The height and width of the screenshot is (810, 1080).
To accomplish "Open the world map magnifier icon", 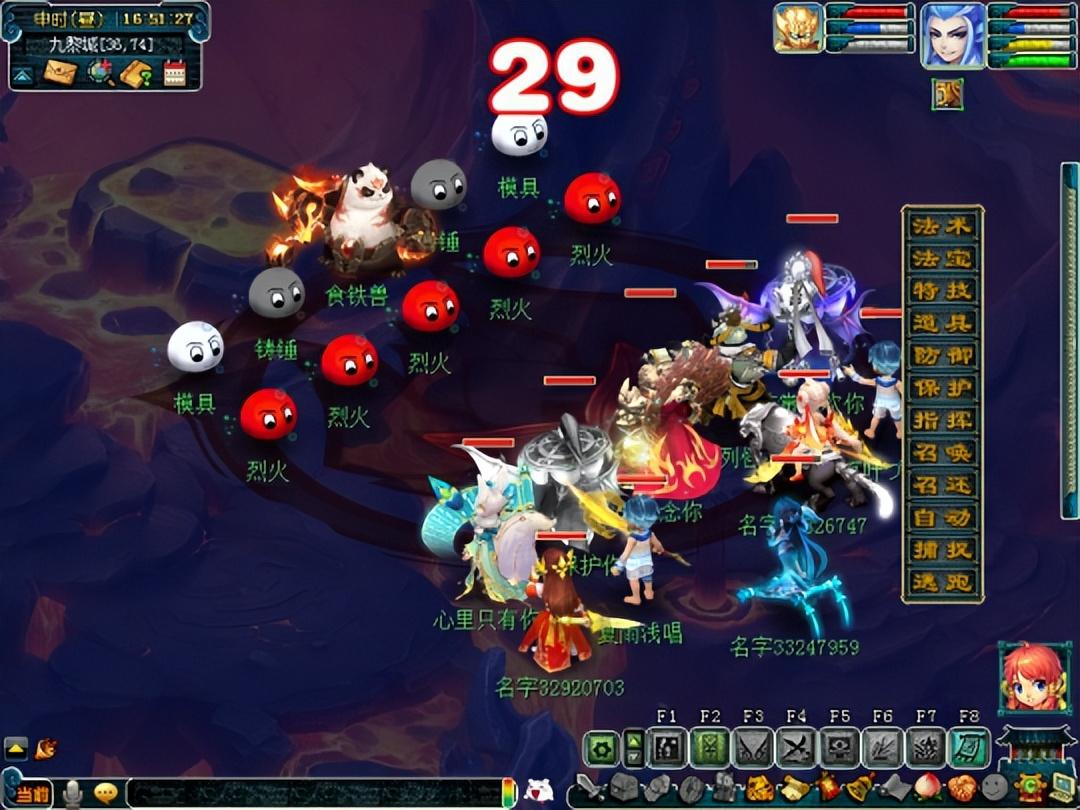I will (x=99, y=73).
